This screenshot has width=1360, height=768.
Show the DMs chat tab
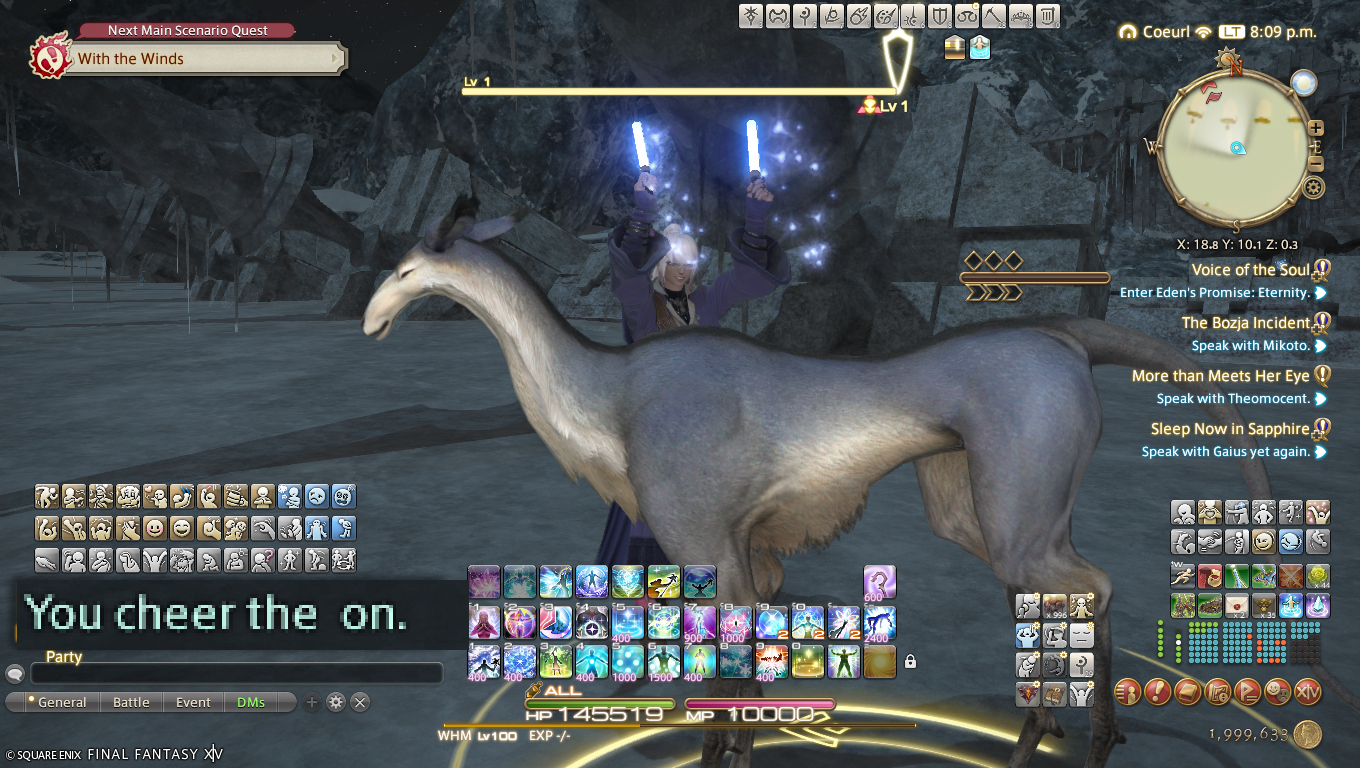click(x=251, y=702)
